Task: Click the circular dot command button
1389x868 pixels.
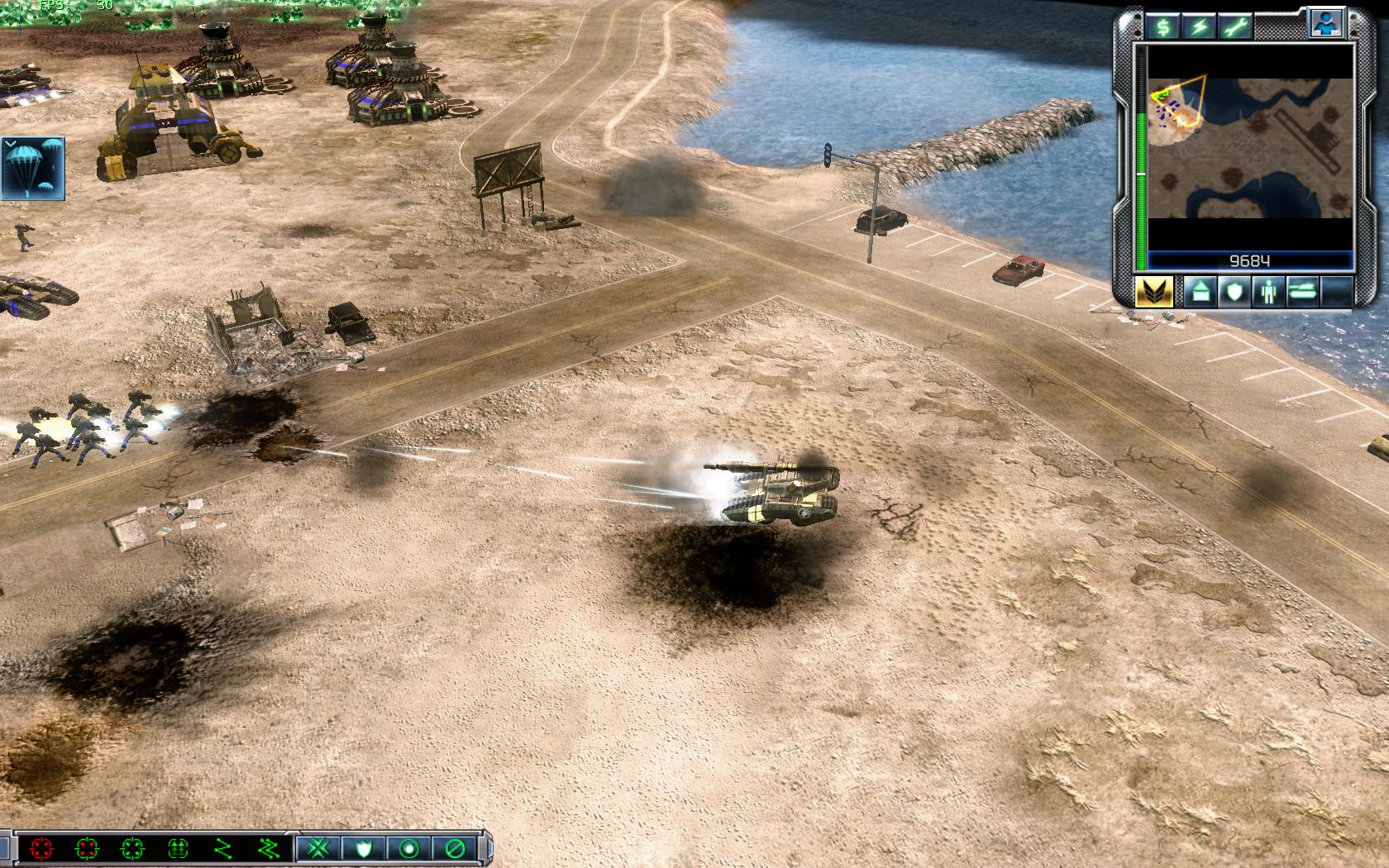Action: [x=409, y=848]
